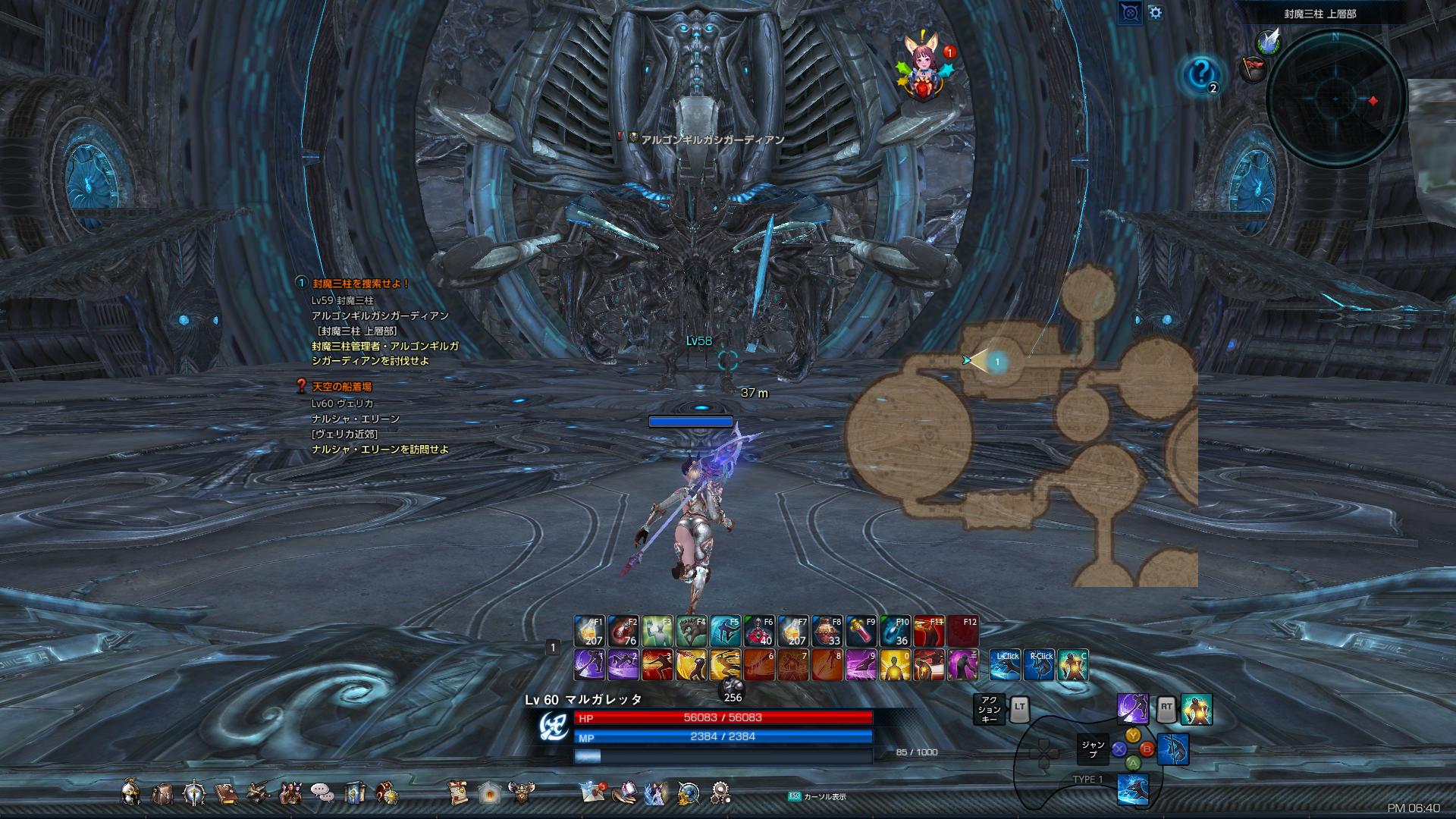The image size is (1456, 819).
Task: Click the blue question mark help icon
Action: click(x=1200, y=74)
